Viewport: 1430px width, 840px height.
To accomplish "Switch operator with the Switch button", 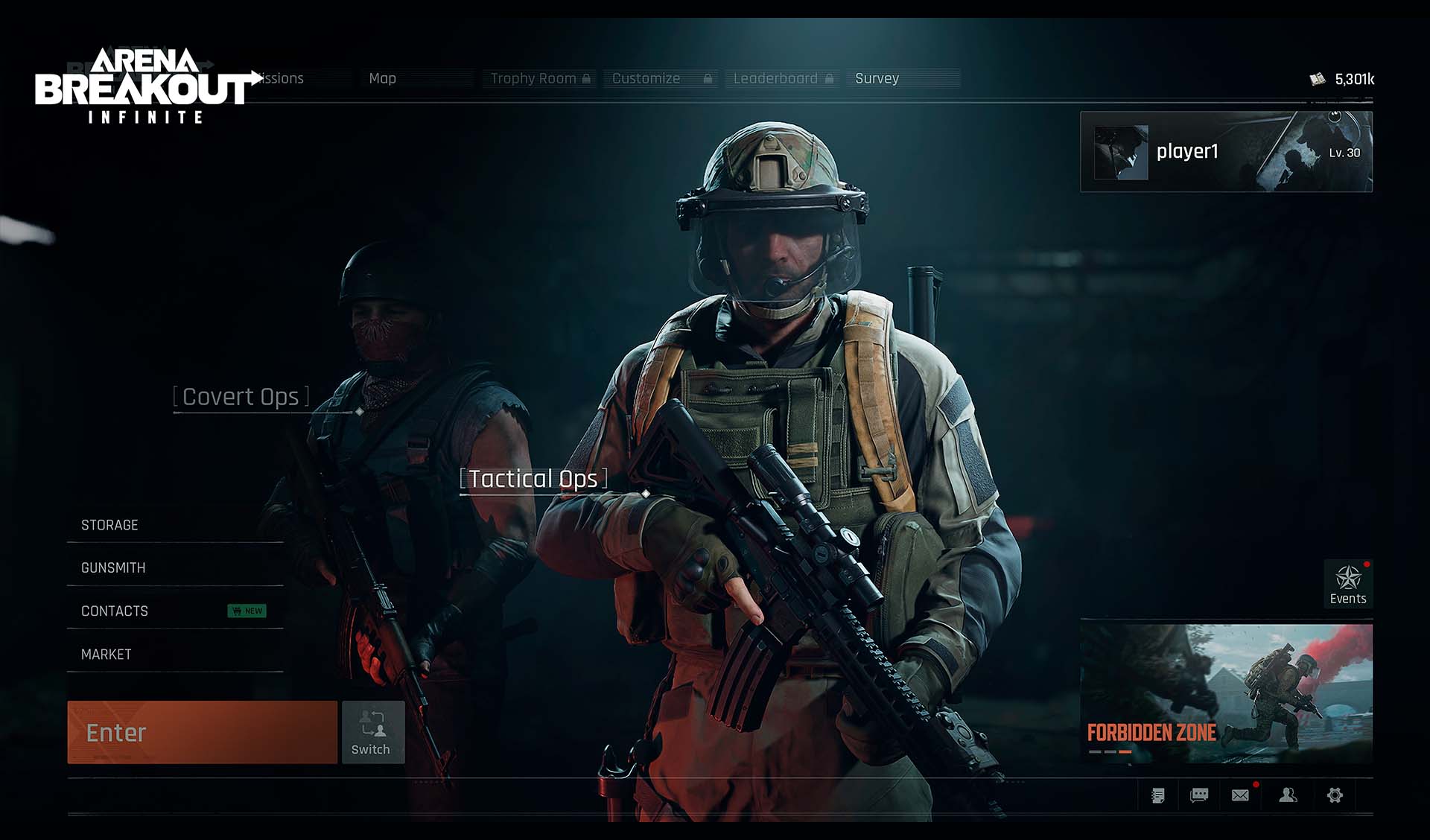I will 373,732.
